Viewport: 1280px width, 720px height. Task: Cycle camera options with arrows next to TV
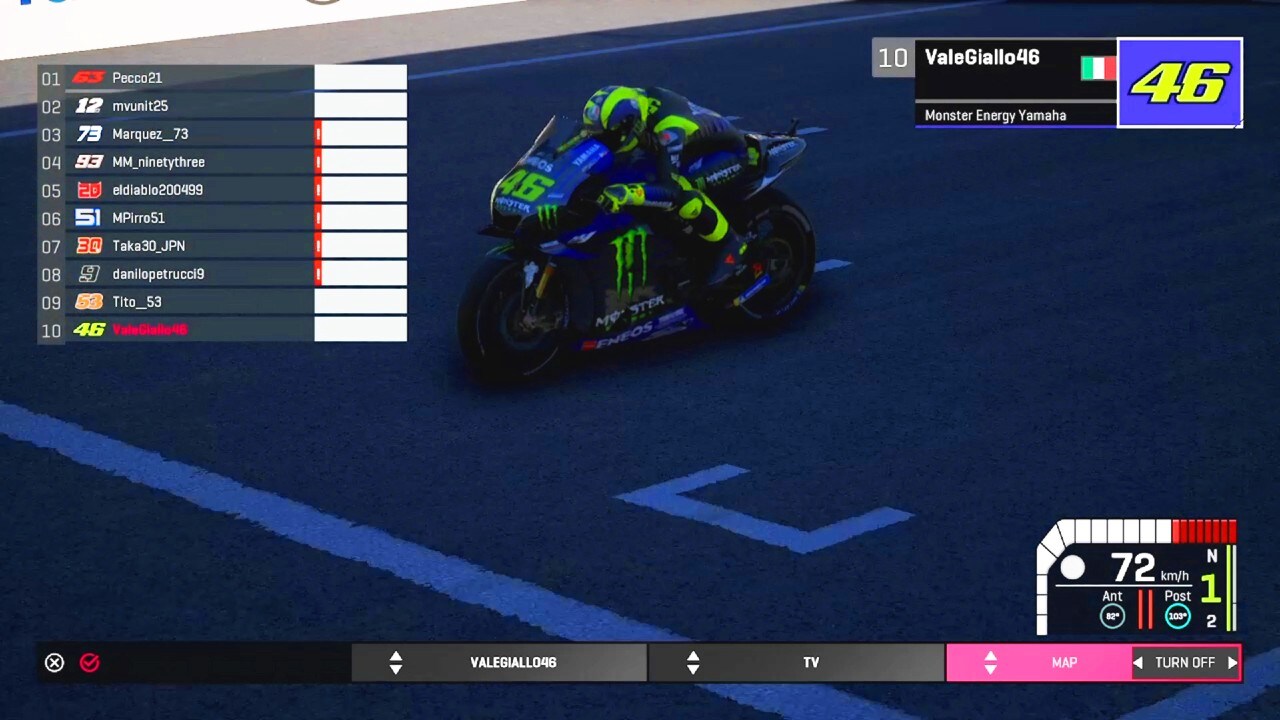pos(693,662)
